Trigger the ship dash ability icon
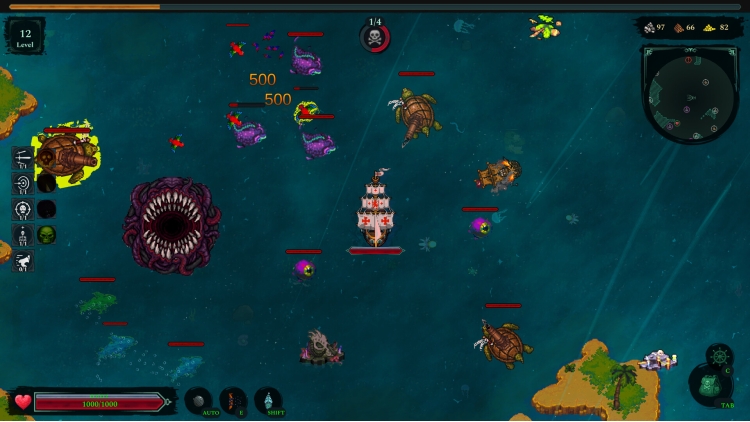The image size is (750, 422). (x=268, y=400)
